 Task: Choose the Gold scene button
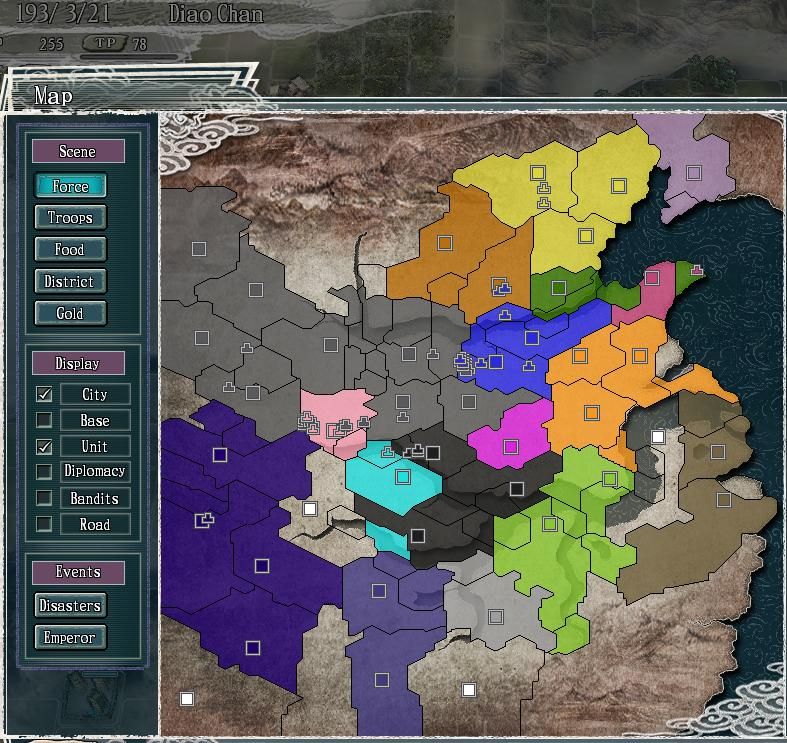[70, 314]
